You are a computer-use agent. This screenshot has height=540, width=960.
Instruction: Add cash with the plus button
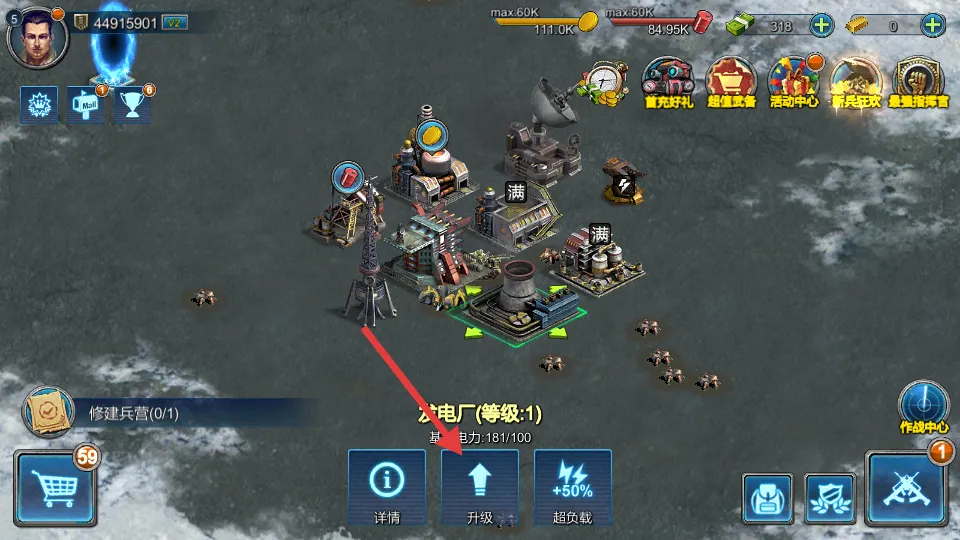pos(820,26)
